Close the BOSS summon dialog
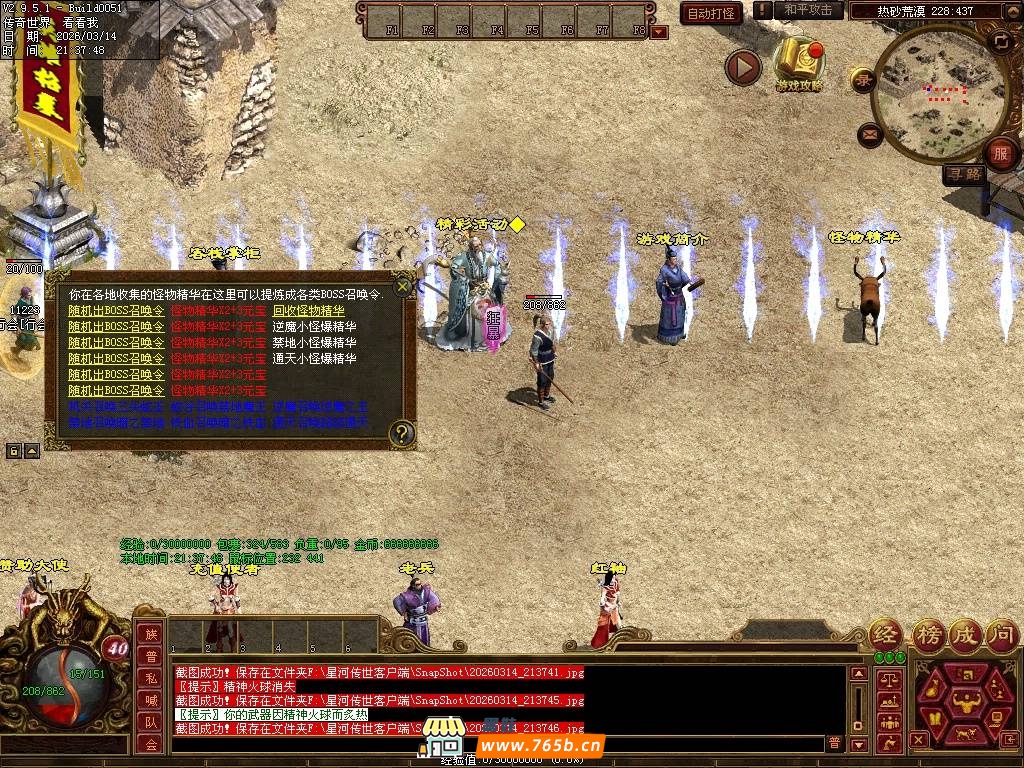 tap(402, 287)
